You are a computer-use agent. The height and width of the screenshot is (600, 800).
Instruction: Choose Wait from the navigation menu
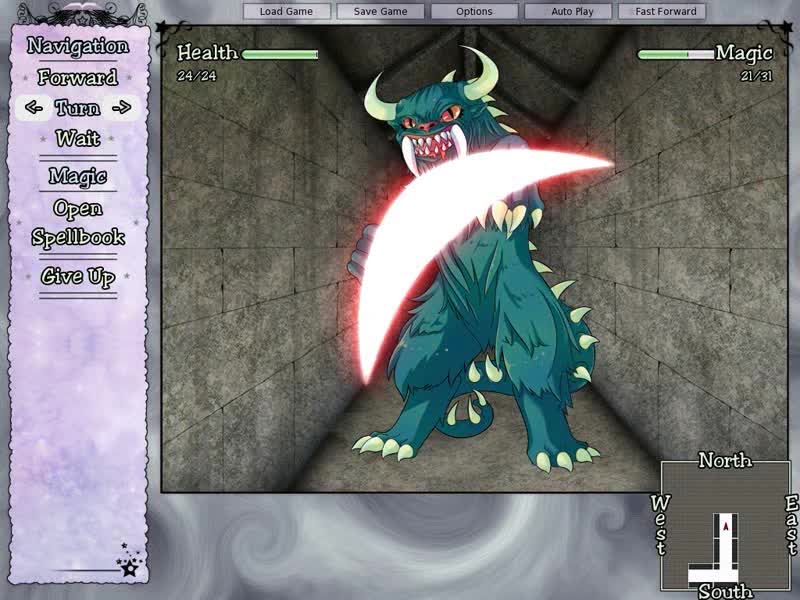[78, 138]
